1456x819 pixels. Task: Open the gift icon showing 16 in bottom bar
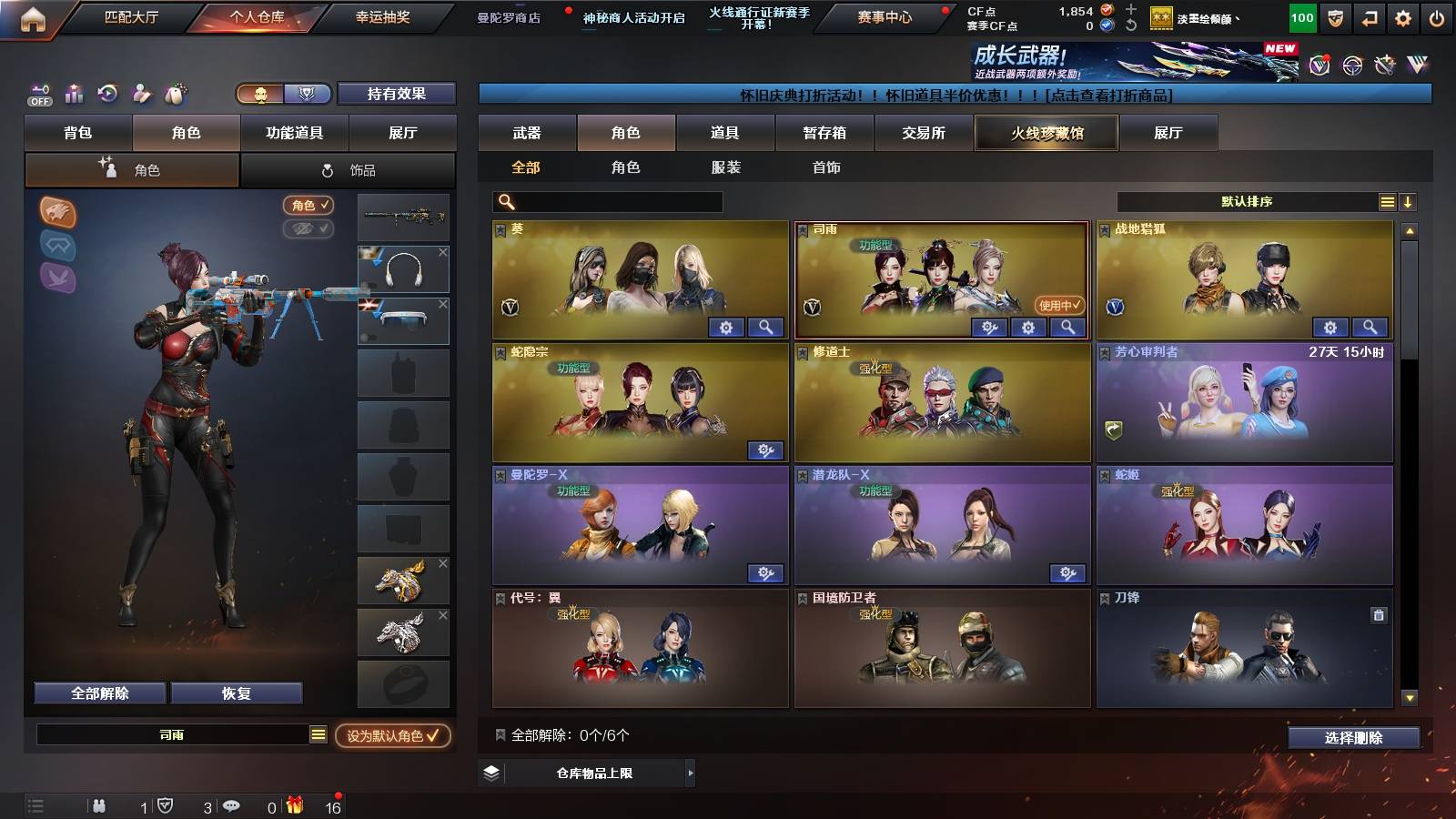click(x=295, y=805)
